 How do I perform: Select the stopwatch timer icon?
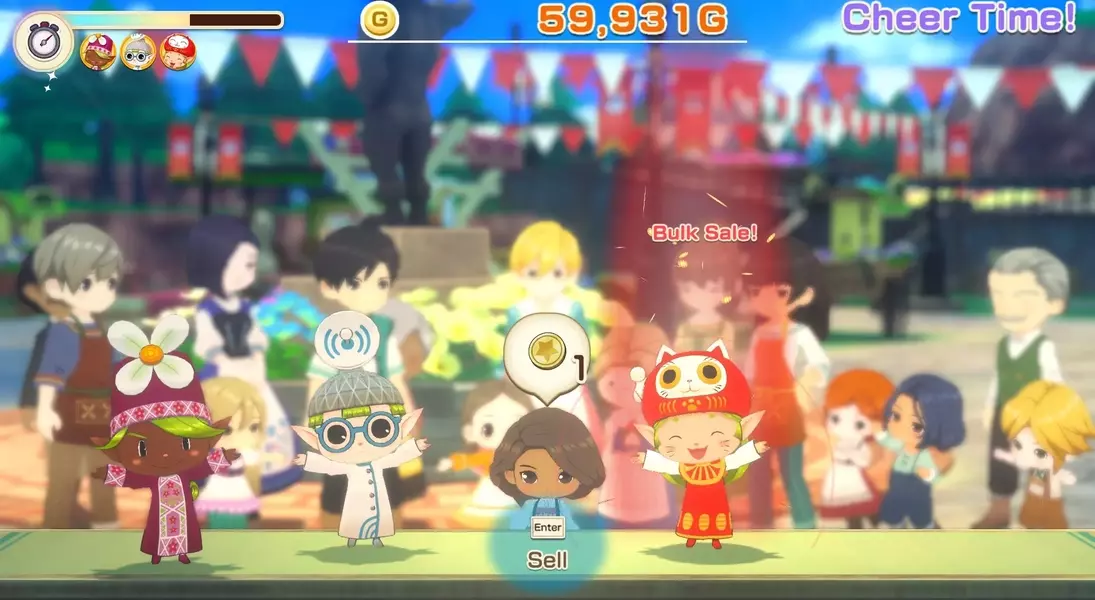43,43
